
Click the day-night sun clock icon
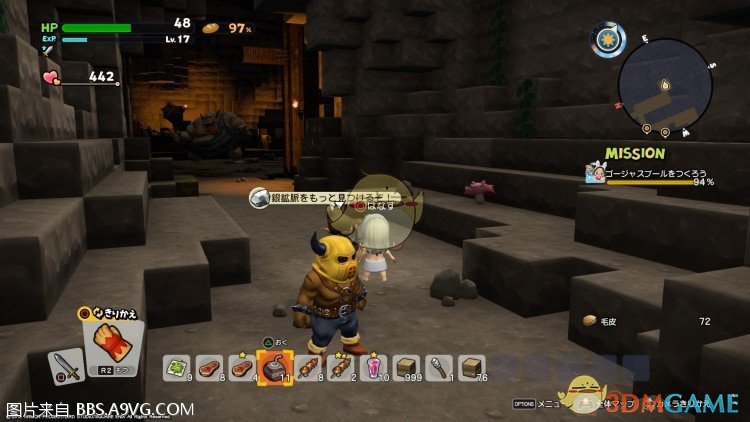[x=606, y=40]
